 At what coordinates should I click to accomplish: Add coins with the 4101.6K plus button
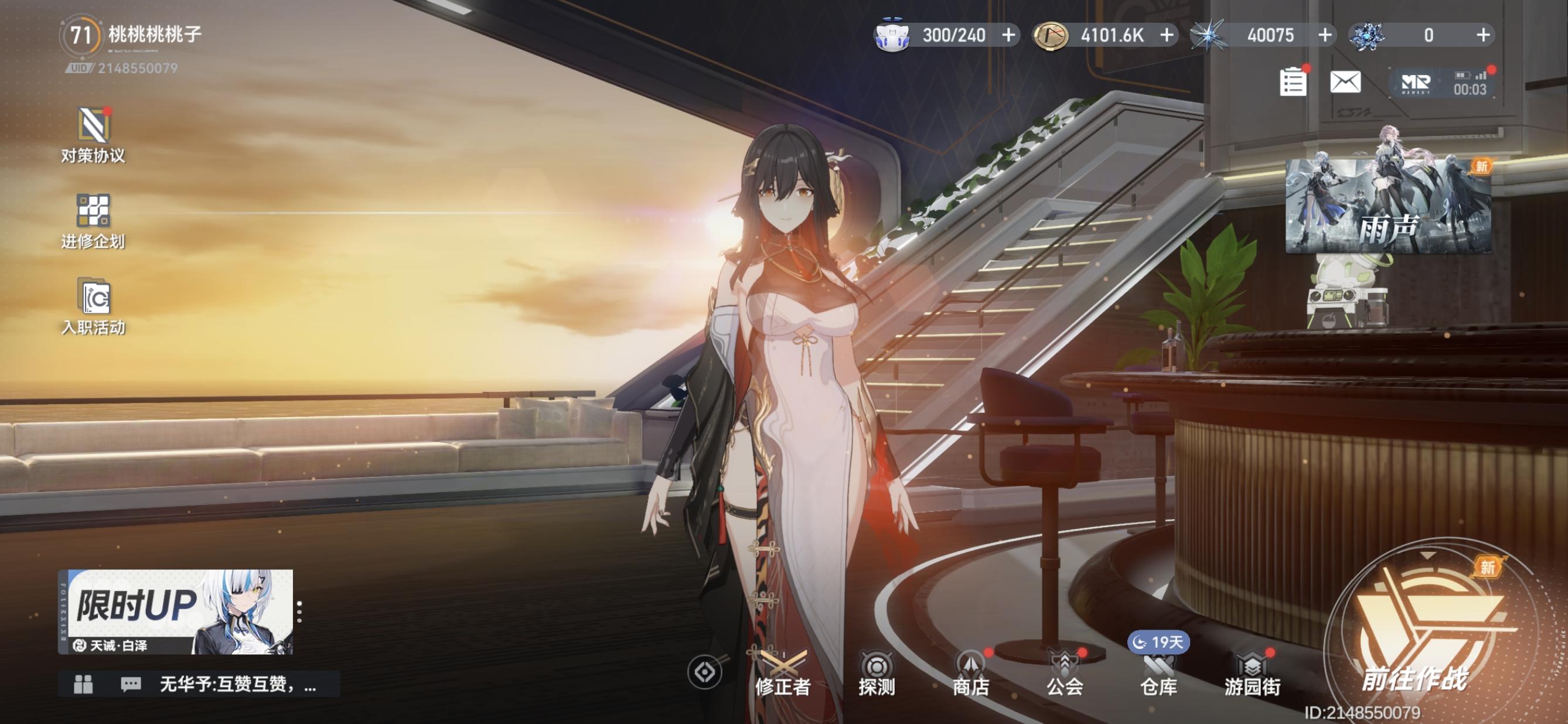tap(1167, 35)
